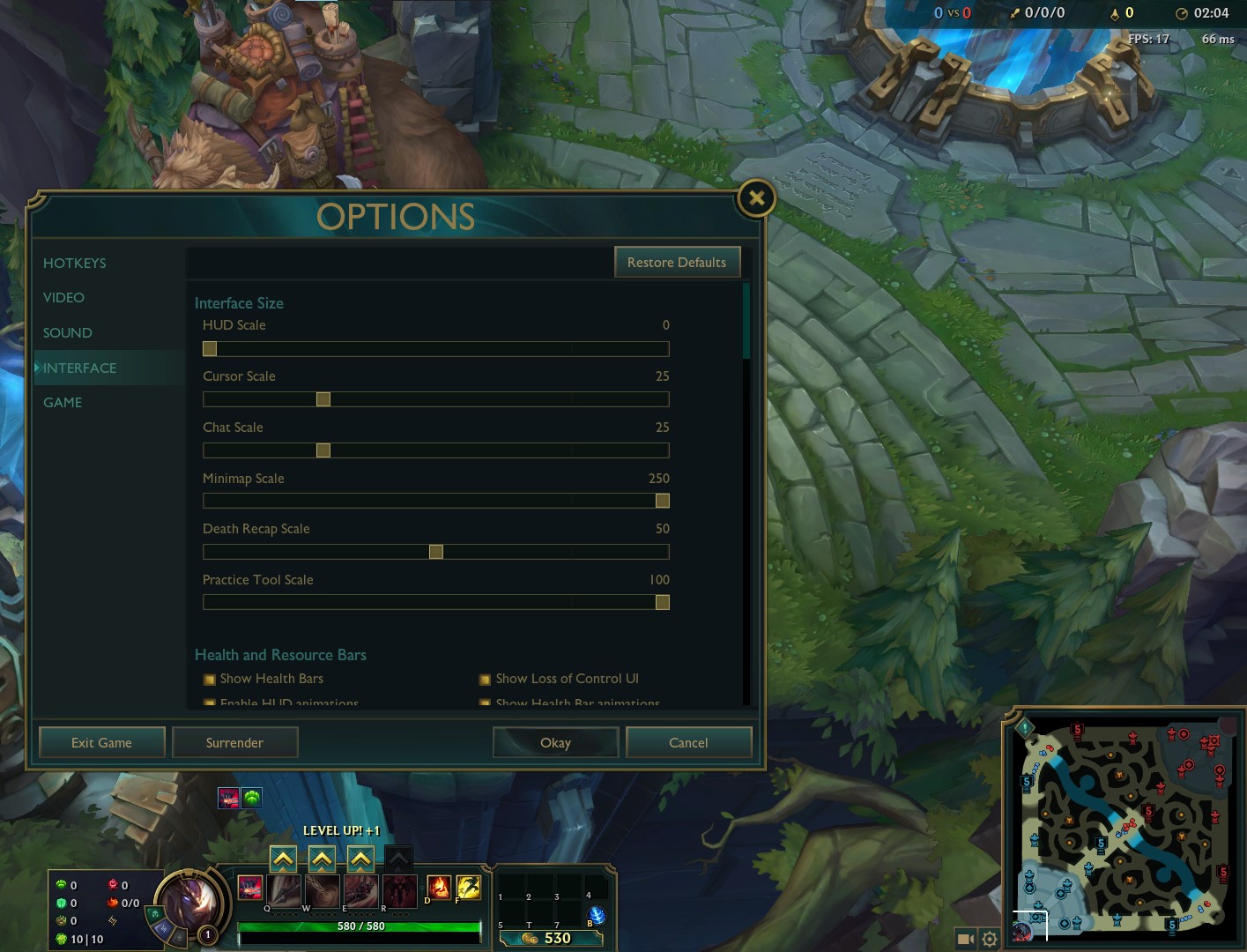Enable the Show Health Bars checkbox
1247x952 pixels.
pos(210,679)
